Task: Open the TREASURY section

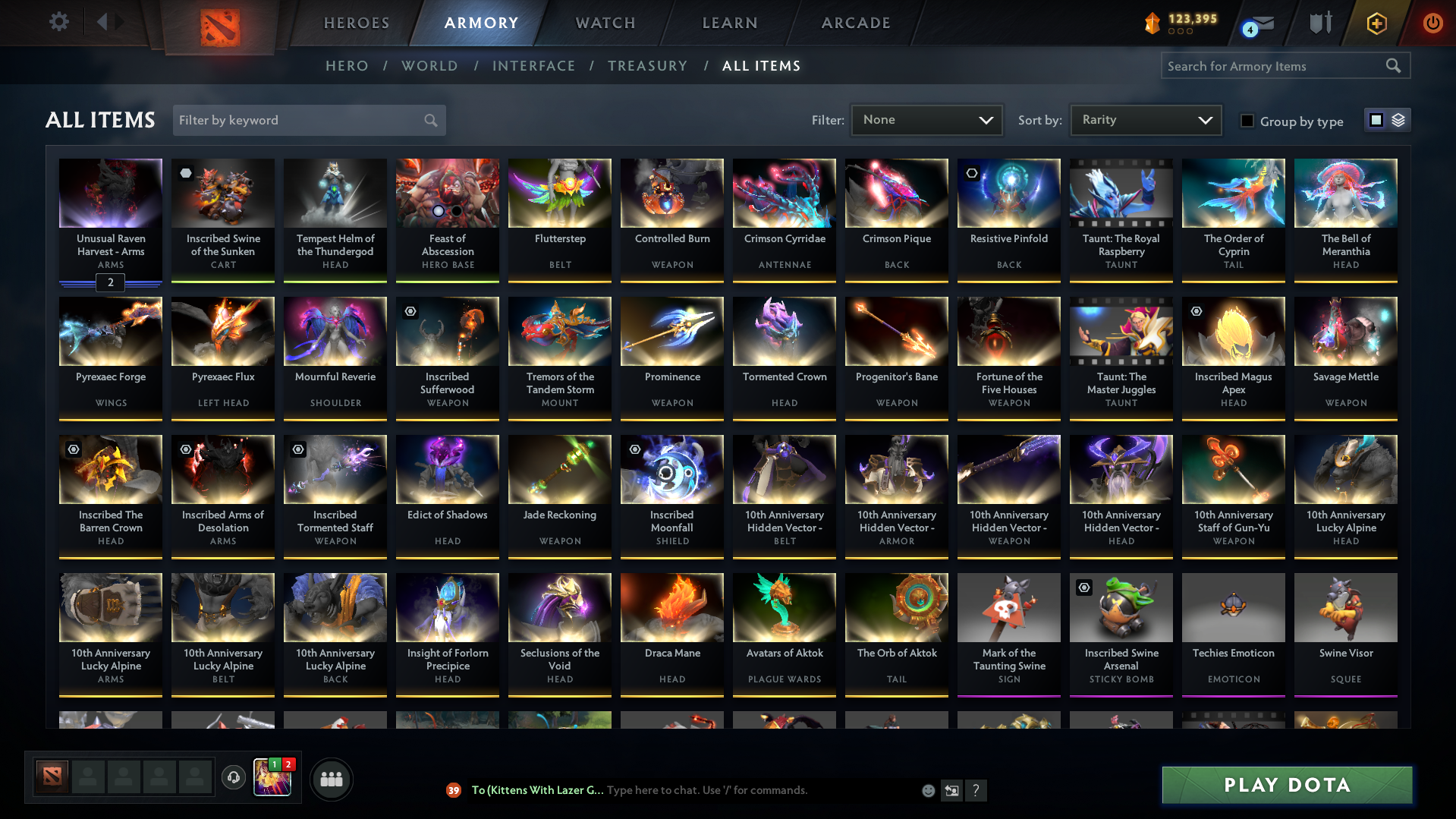Action: click(x=647, y=66)
